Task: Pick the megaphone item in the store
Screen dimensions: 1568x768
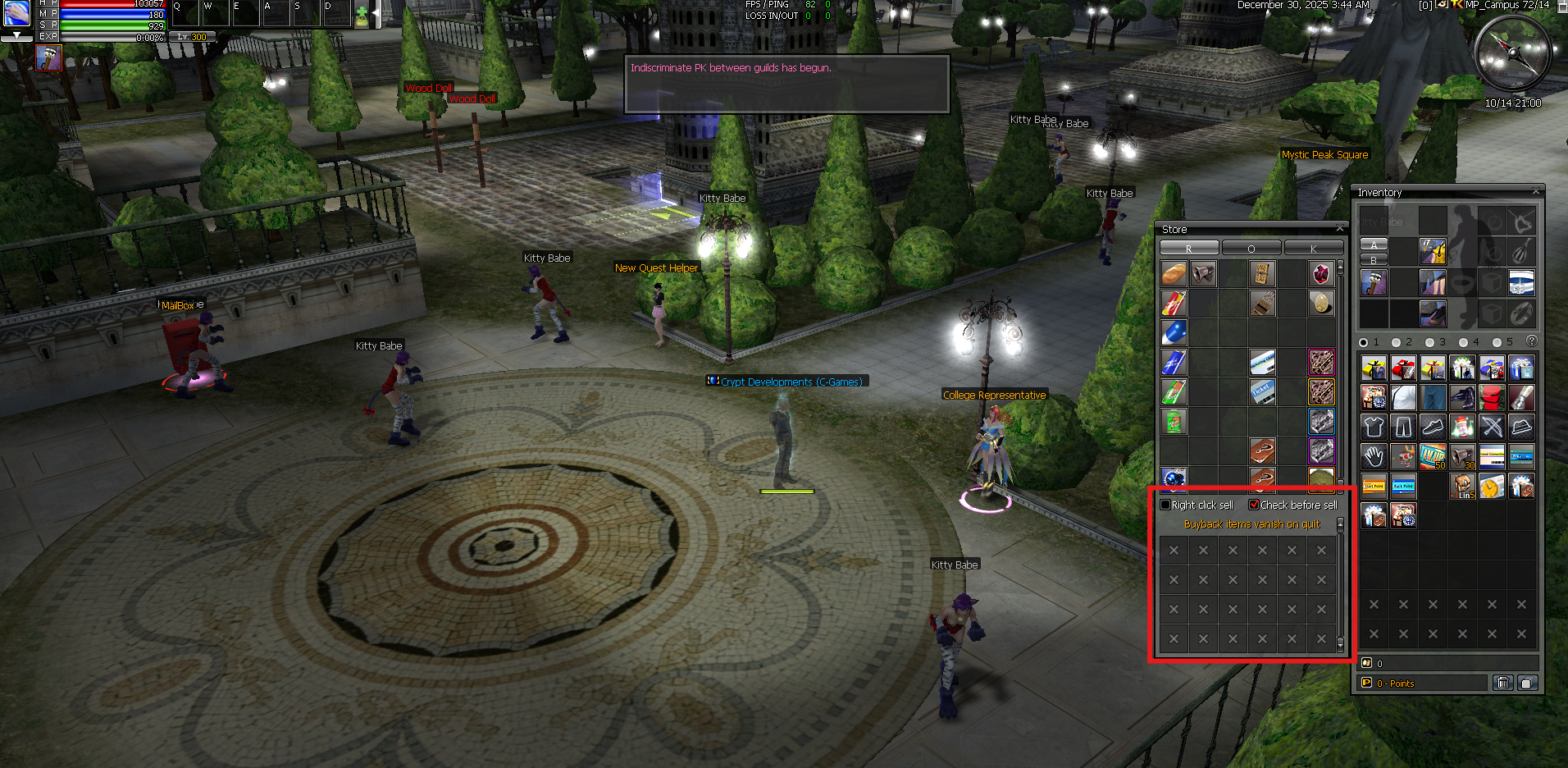Action: click(1203, 273)
